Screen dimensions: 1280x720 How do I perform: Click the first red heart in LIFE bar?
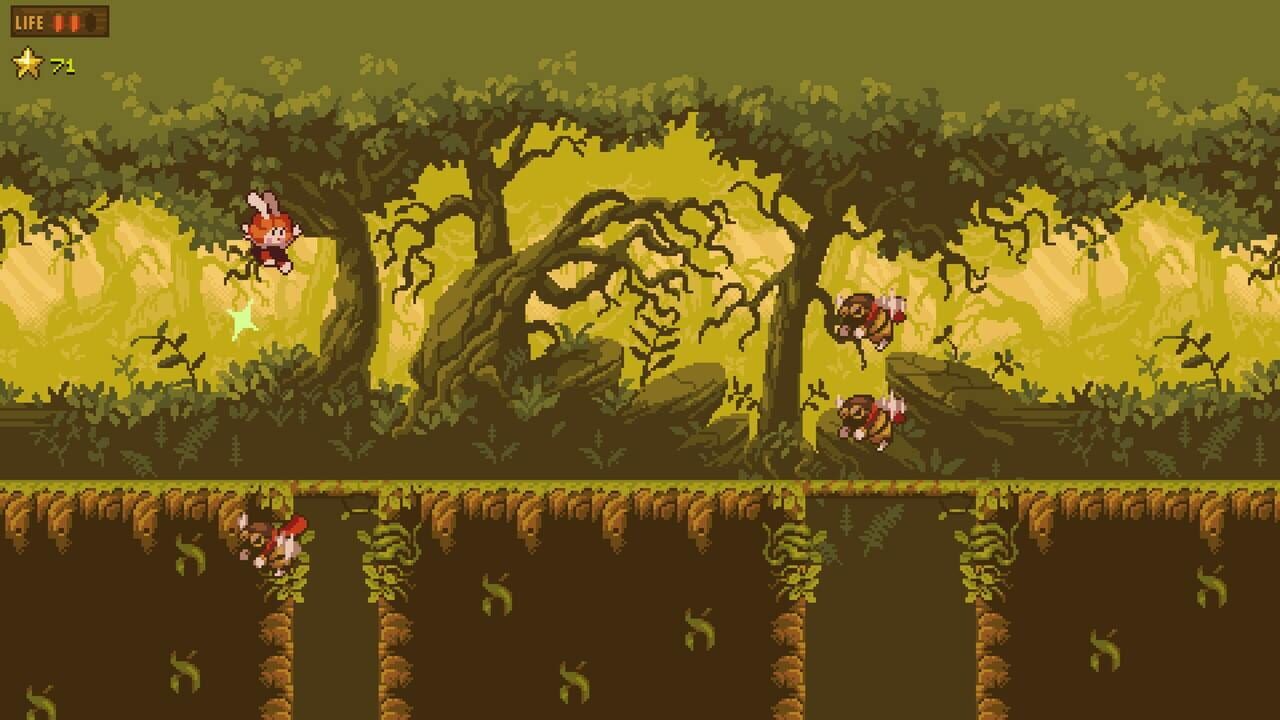pyautogui.click(x=58, y=22)
